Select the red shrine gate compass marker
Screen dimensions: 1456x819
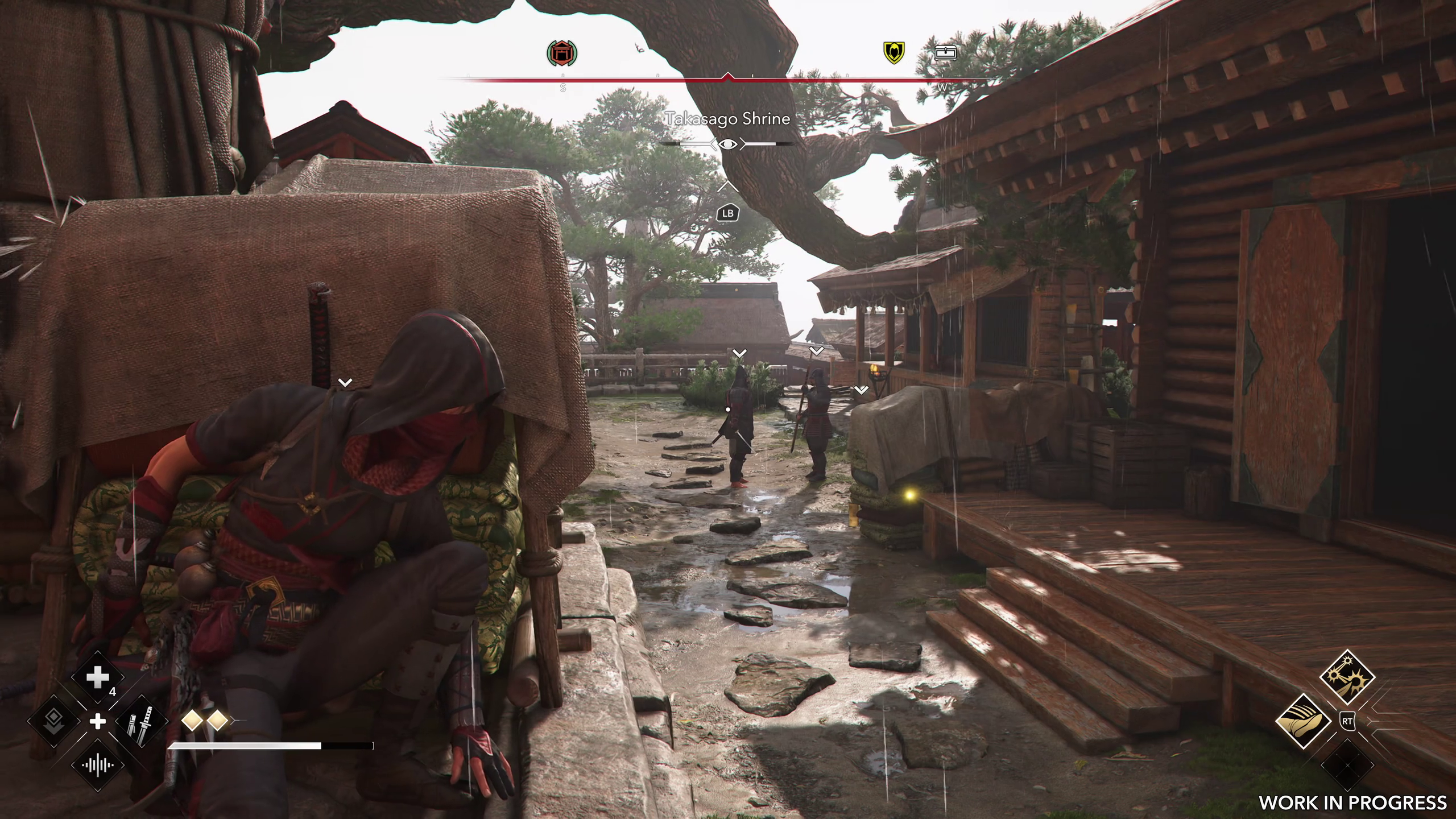pos(562,53)
